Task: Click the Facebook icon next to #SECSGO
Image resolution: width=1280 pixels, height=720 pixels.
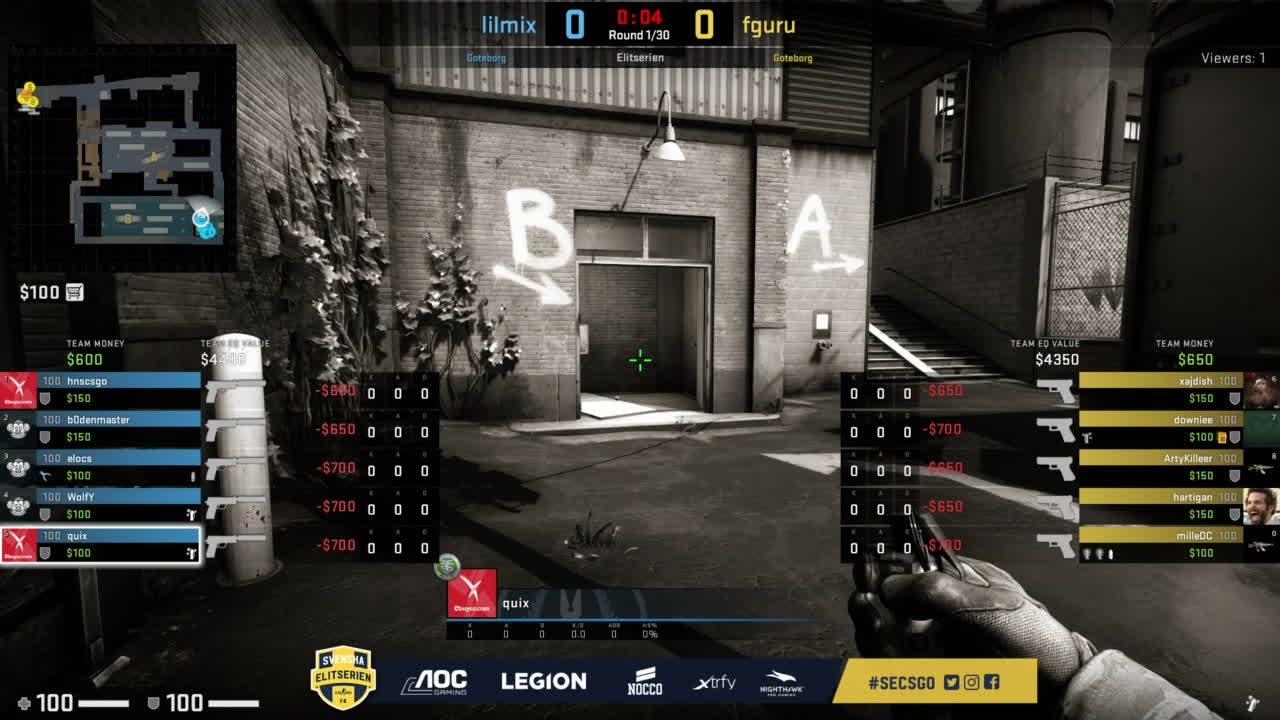Action: [x=990, y=681]
